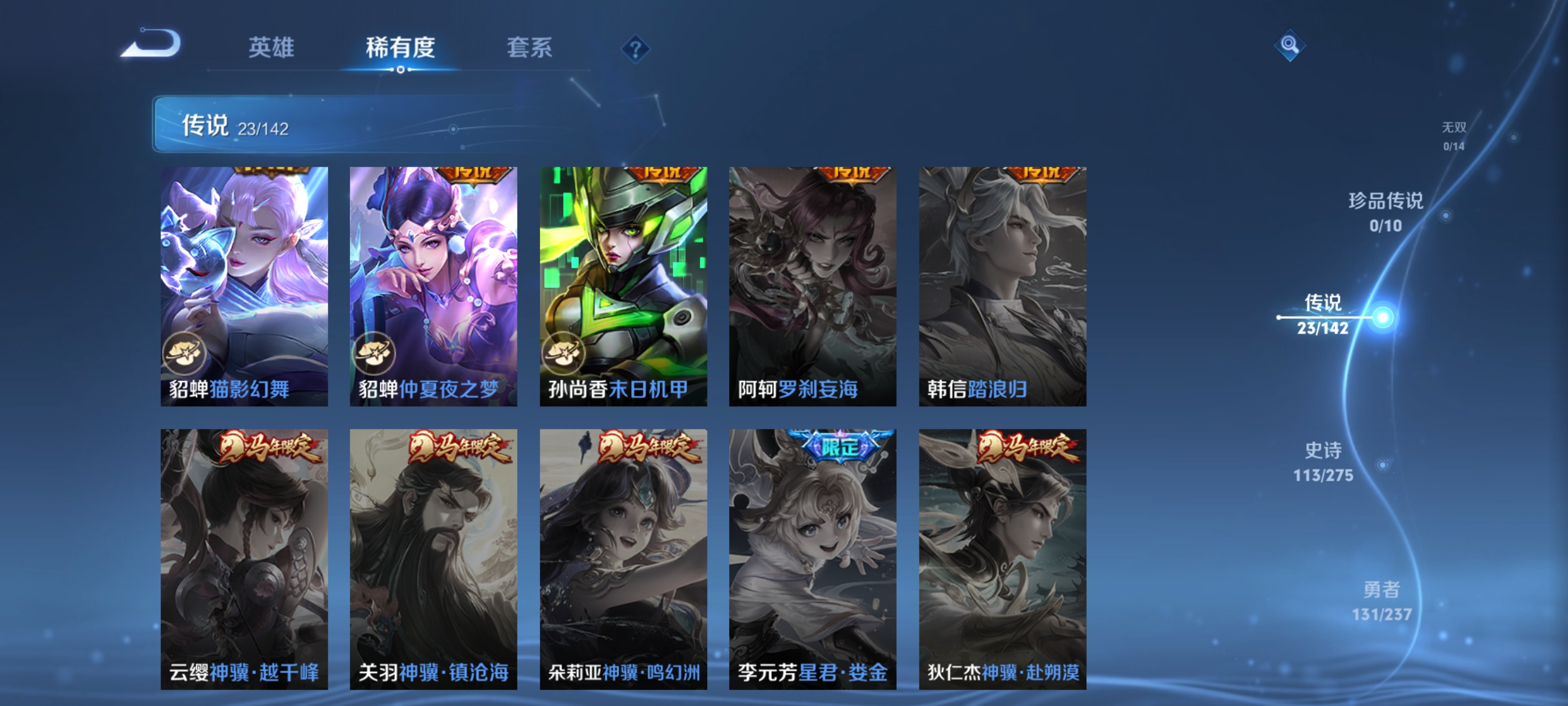This screenshot has width=1568, height=706.
Task: Open the search magnifier icon
Action: (1290, 46)
